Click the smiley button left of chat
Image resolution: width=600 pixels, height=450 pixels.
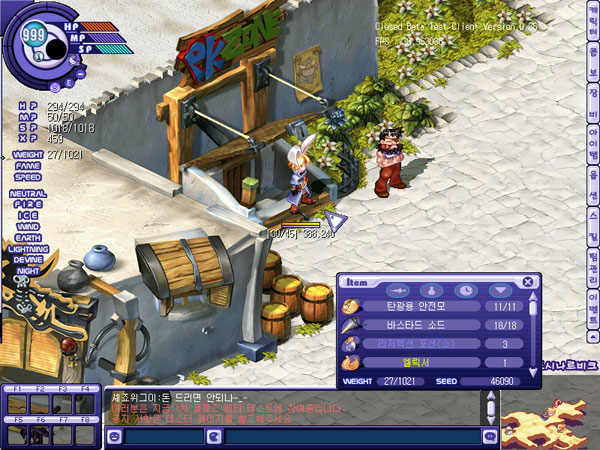113,436
